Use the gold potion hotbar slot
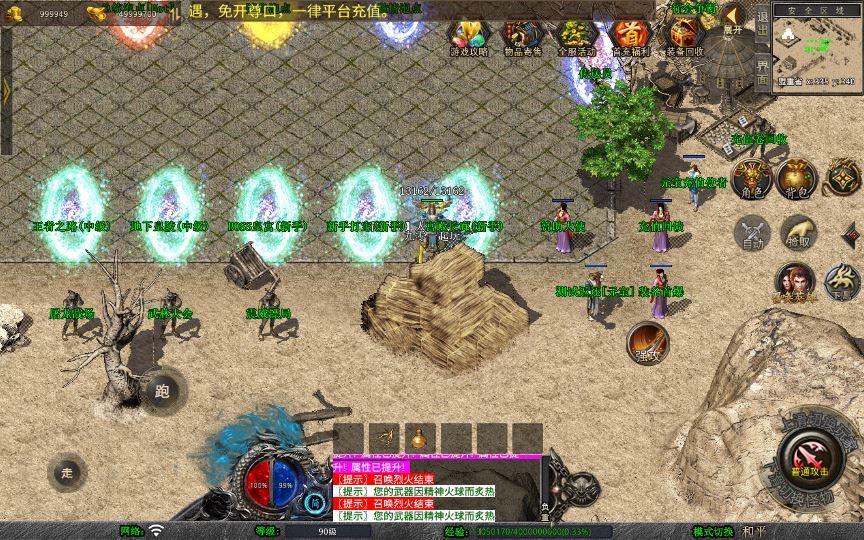This screenshot has height=540, width=864. (419, 438)
